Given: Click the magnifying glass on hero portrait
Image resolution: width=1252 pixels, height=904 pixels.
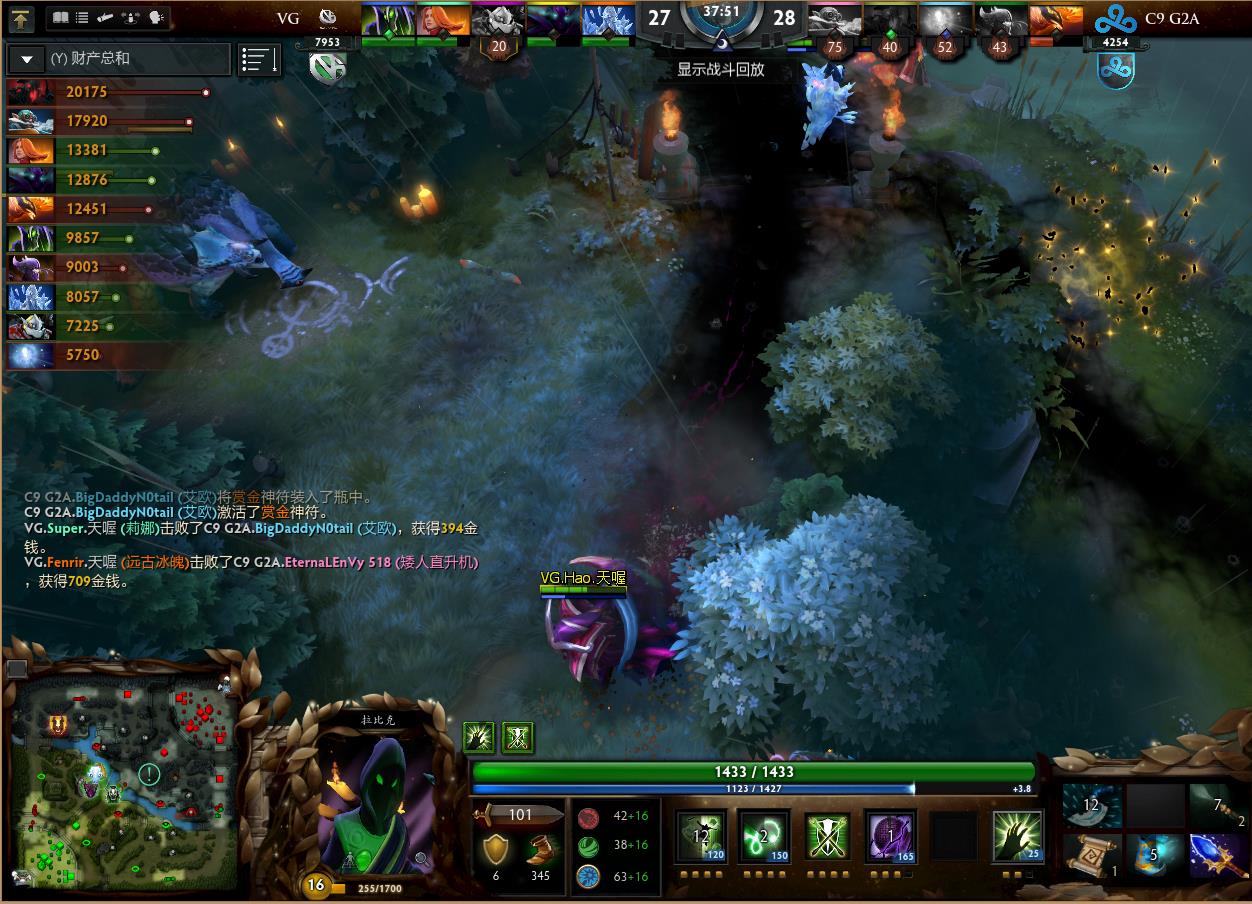Looking at the screenshot, I should [x=422, y=858].
